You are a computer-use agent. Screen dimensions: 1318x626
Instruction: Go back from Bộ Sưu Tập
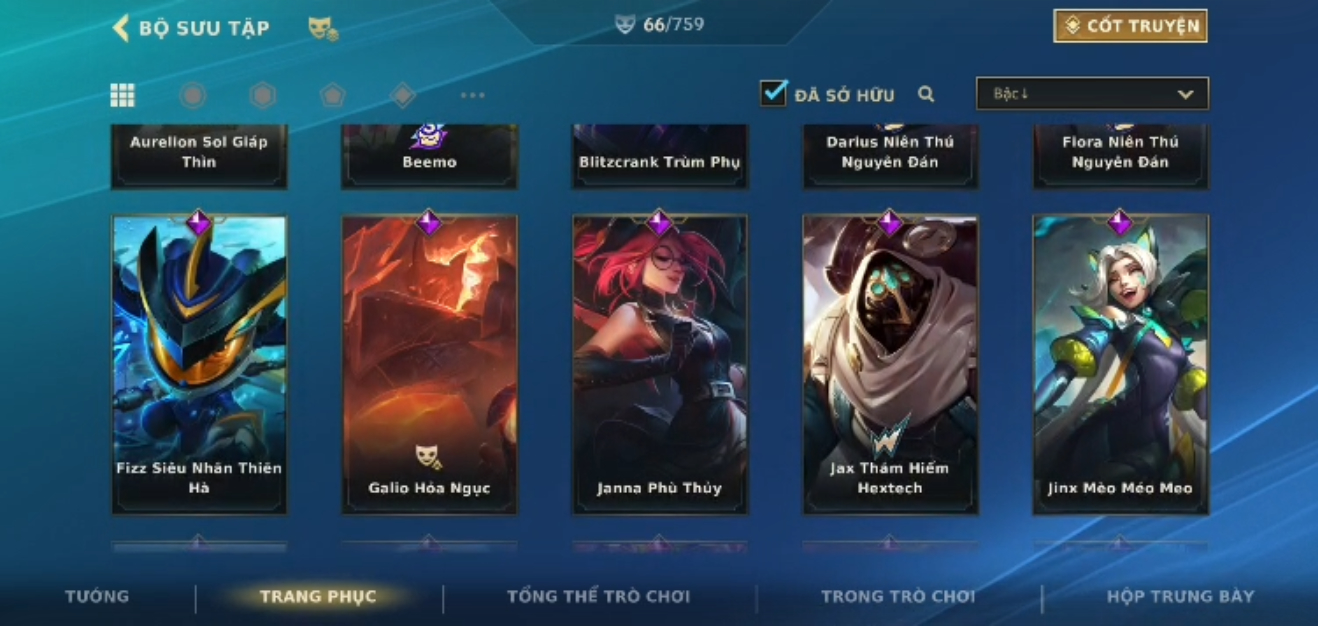[121, 27]
